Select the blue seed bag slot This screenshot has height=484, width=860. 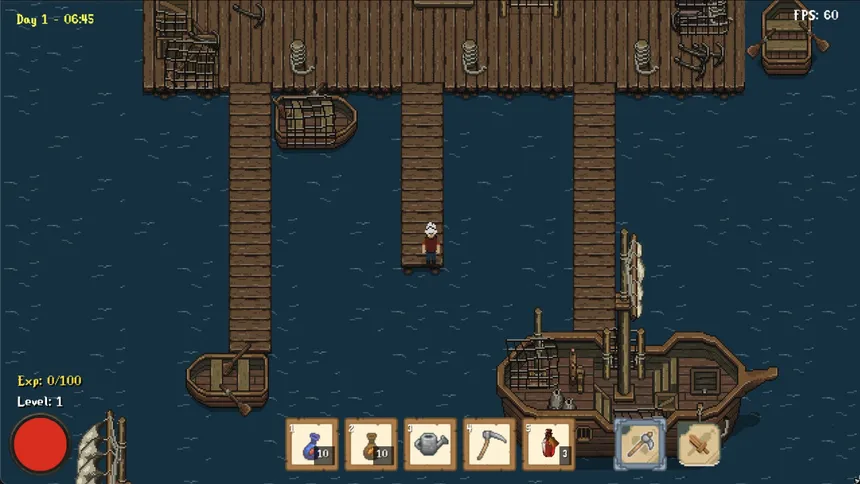(x=312, y=444)
